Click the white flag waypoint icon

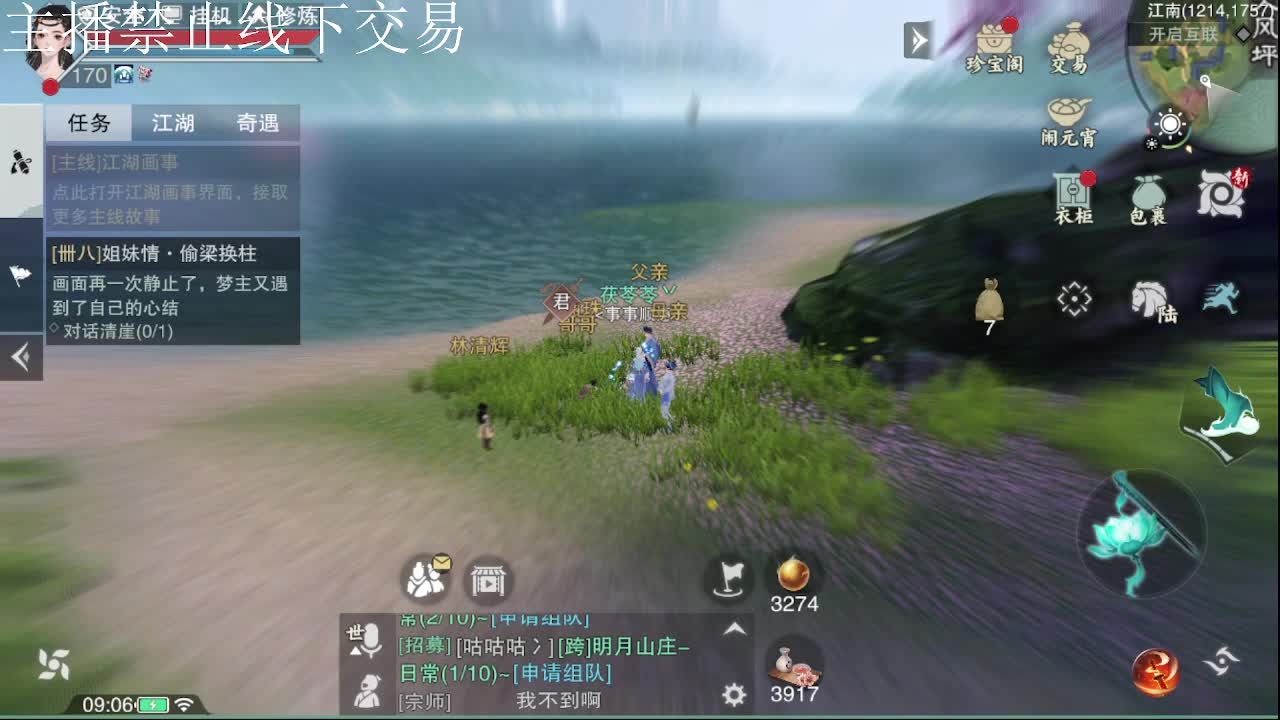click(x=727, y=578)
